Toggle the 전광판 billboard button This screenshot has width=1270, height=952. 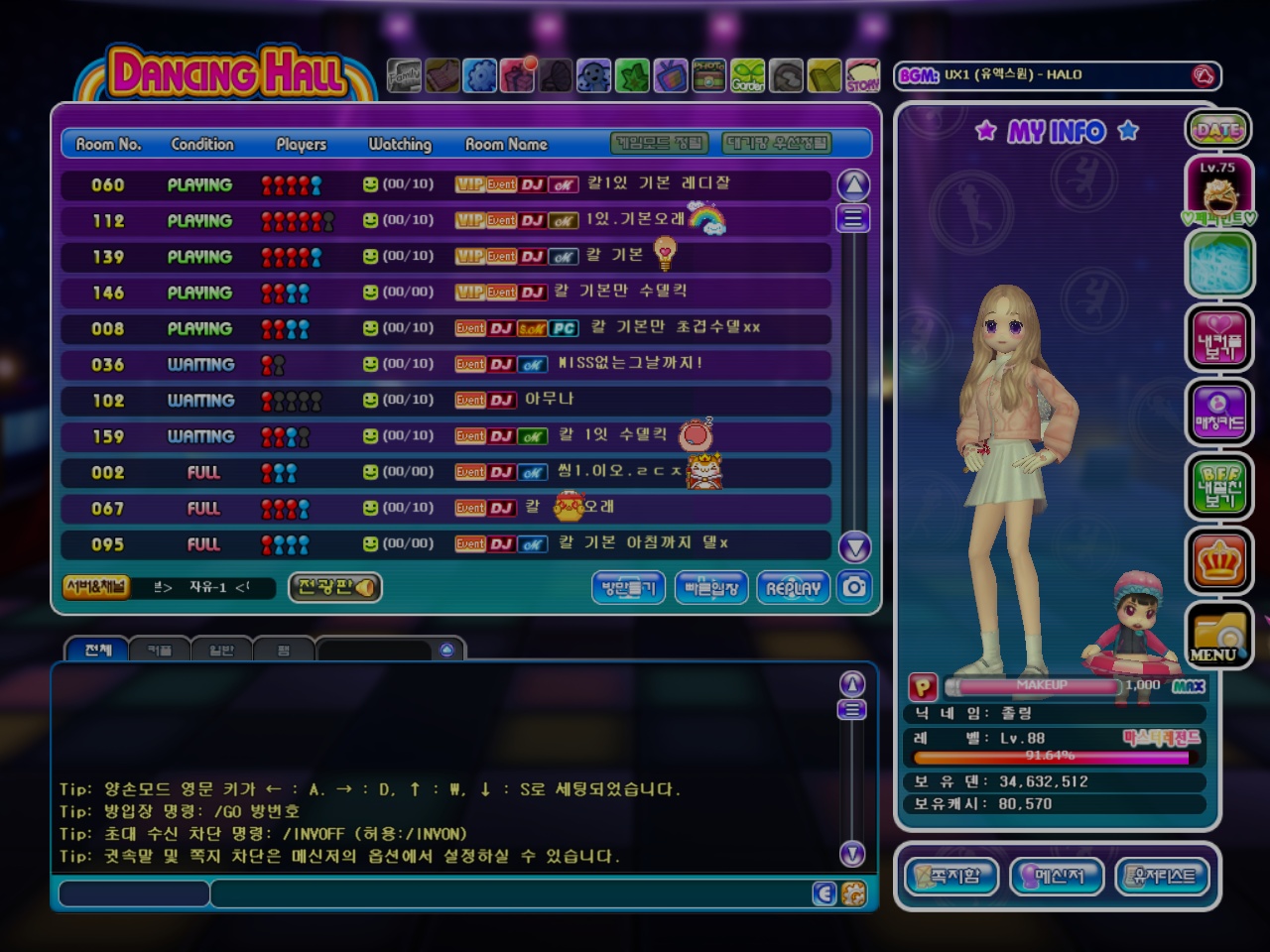click(x=335, y=587)
